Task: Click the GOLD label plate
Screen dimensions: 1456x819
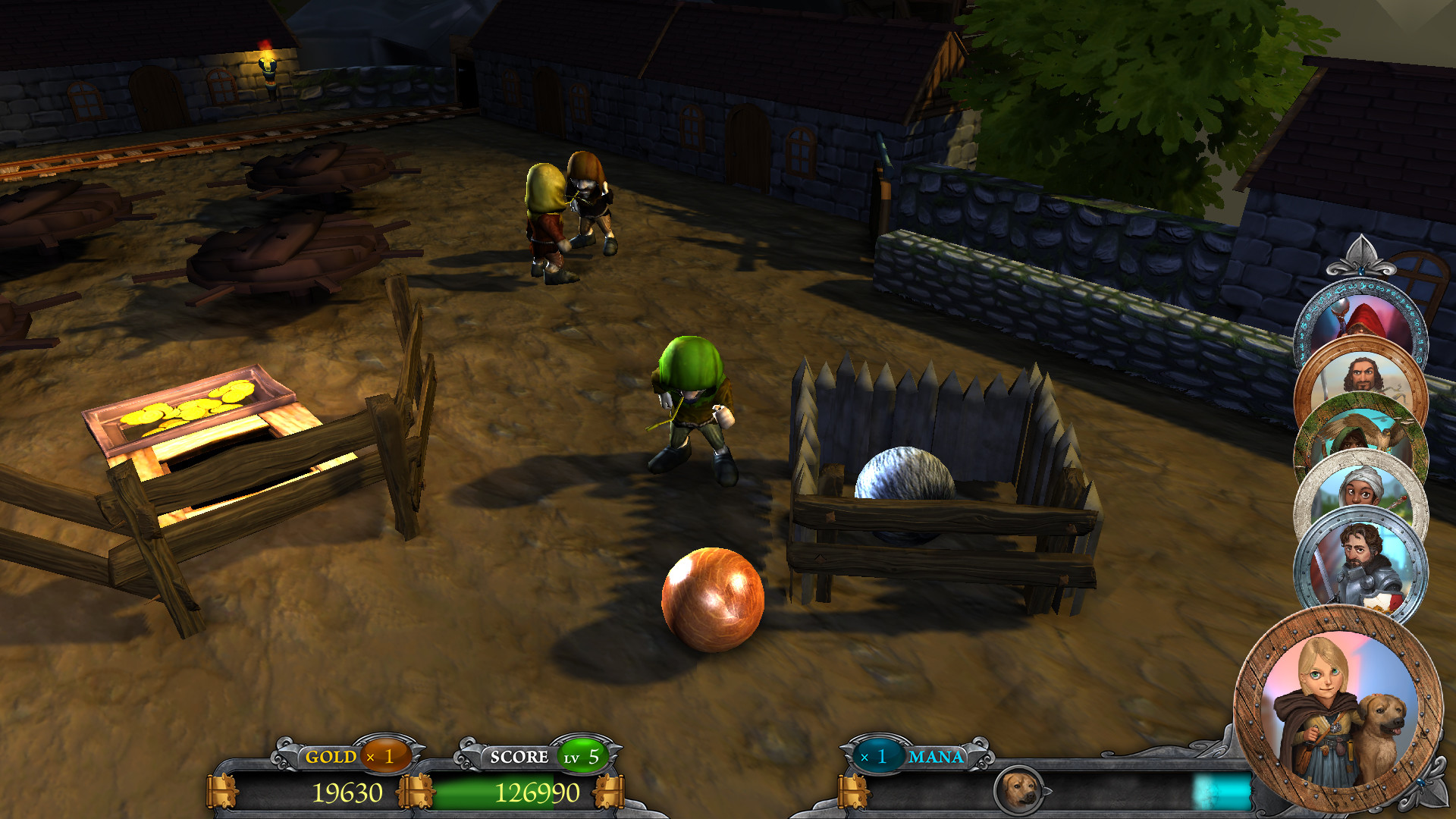Action: coord(331,756)
